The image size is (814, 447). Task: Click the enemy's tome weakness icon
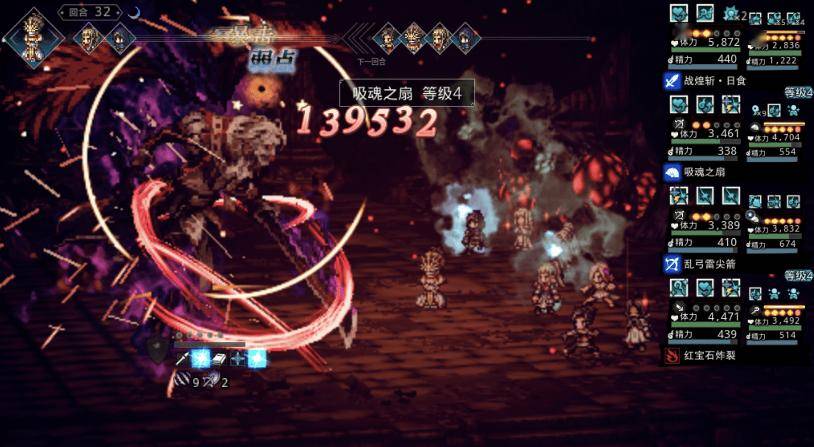click(x=217, y=358)
